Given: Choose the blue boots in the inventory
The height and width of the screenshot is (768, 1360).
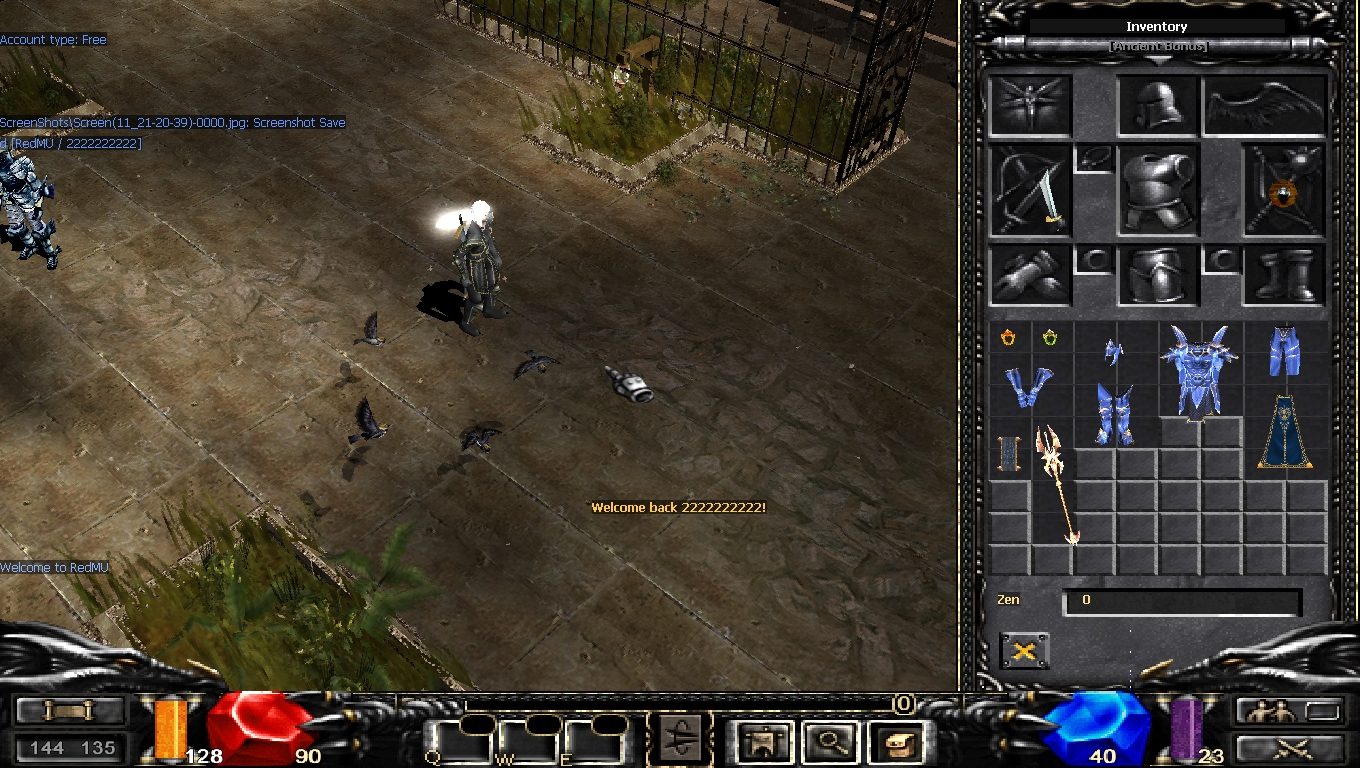Looking at the screenshot, I should tap(1115, 415).
